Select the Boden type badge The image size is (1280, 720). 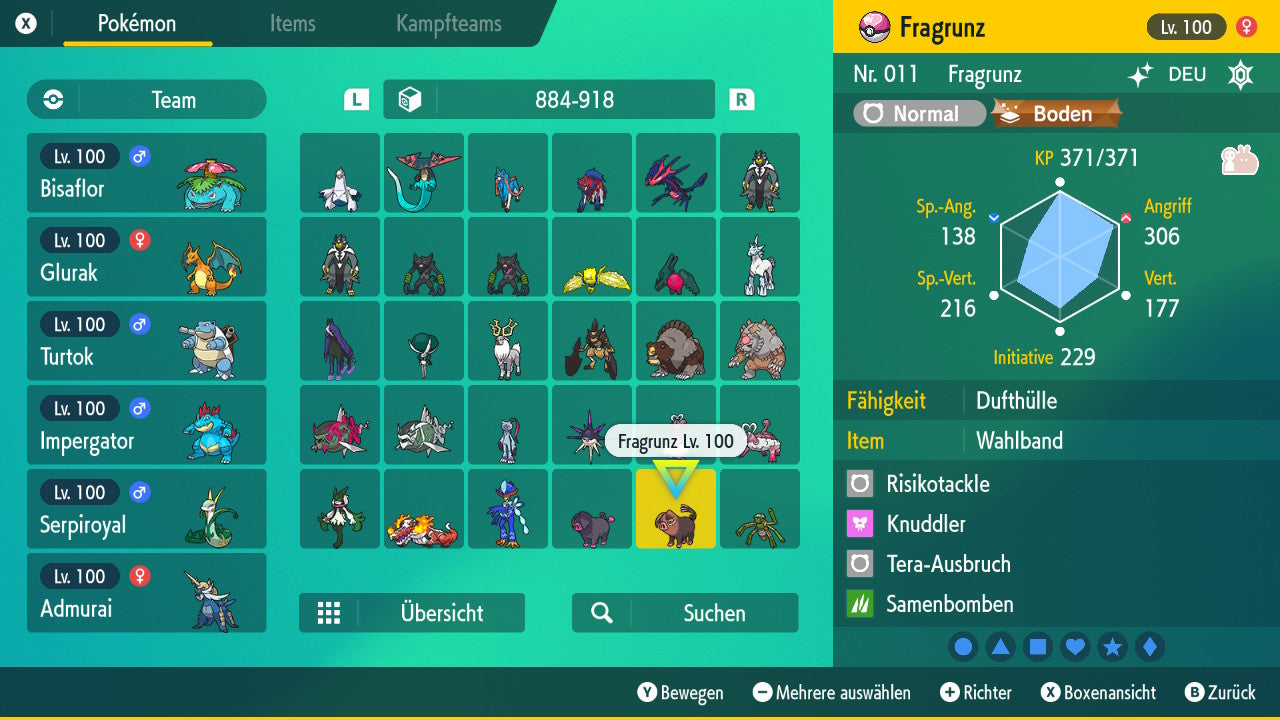pyautogui.click(x=1054, y=113)
